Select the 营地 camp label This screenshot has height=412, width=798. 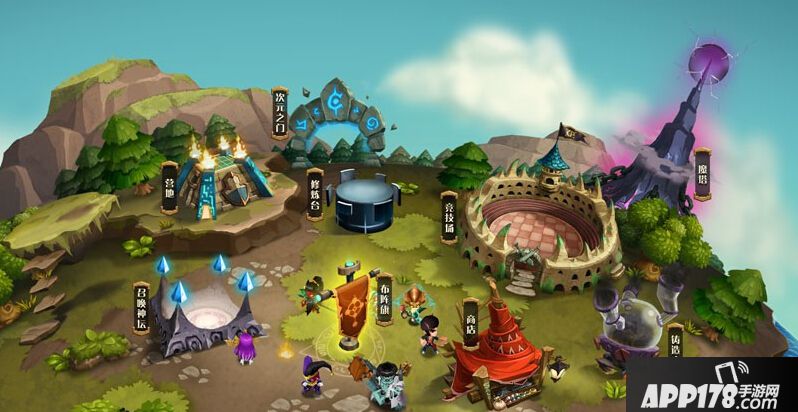pyautogui.click(x=169, y=187)
